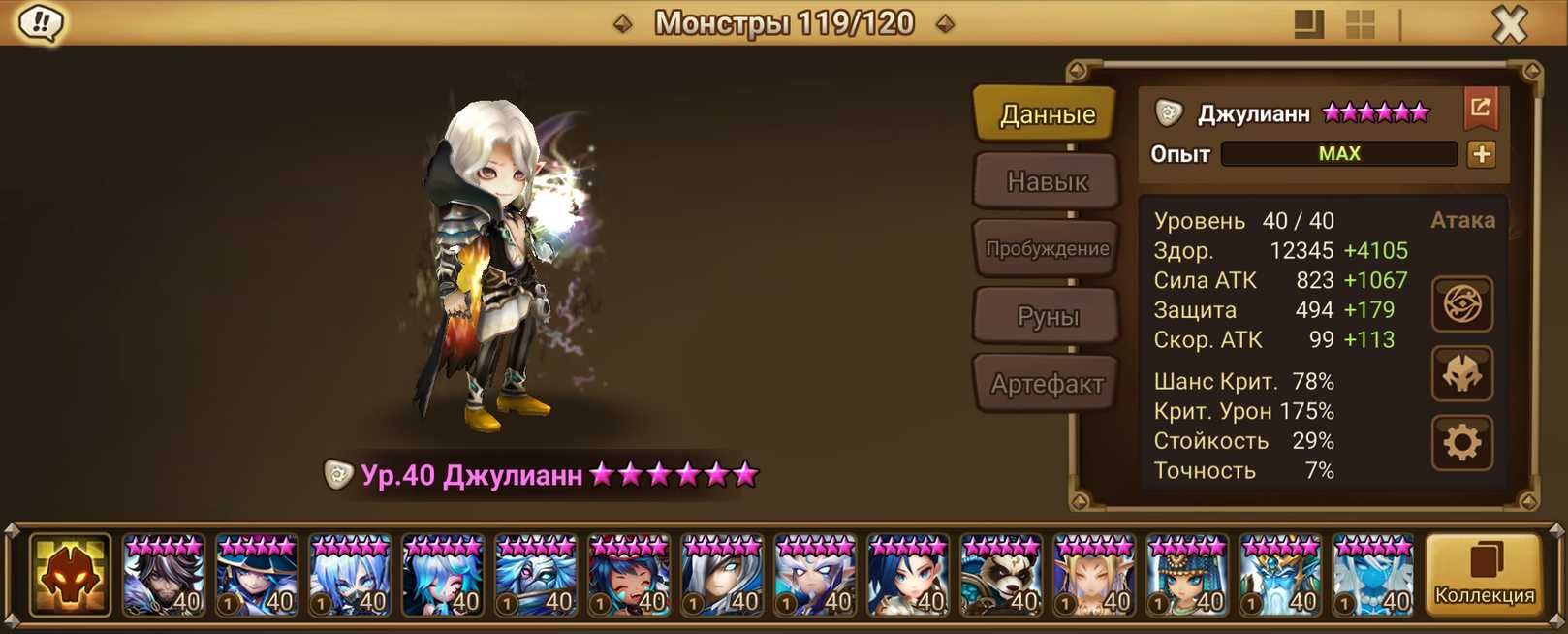Open the Пробуждение tab
Viewport: 1568px width, 634px height.
click(1047, 248)
